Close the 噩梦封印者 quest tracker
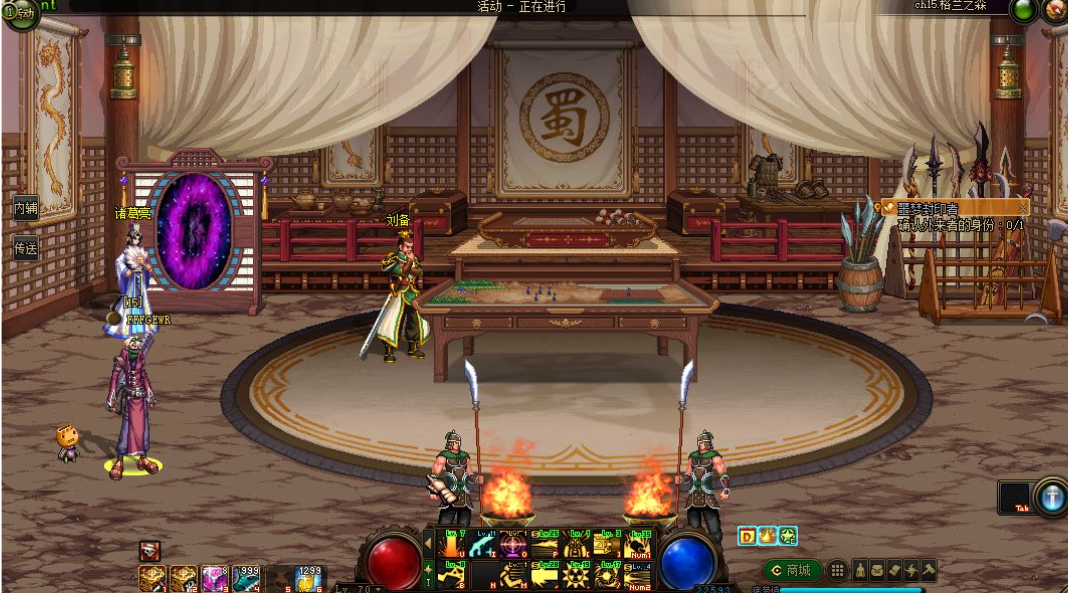The height and width of the screenshot is (593, 1068). click(1022, 207)
